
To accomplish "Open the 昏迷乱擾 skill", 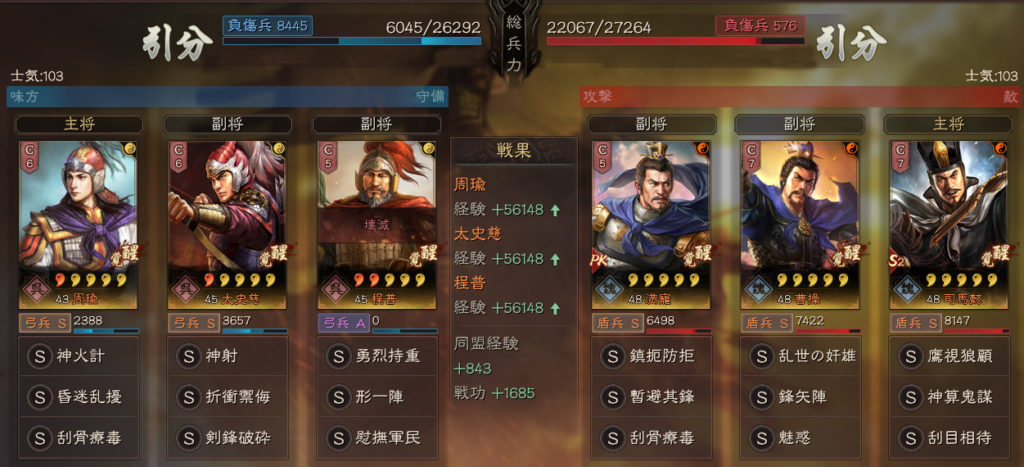I will 80,397.
